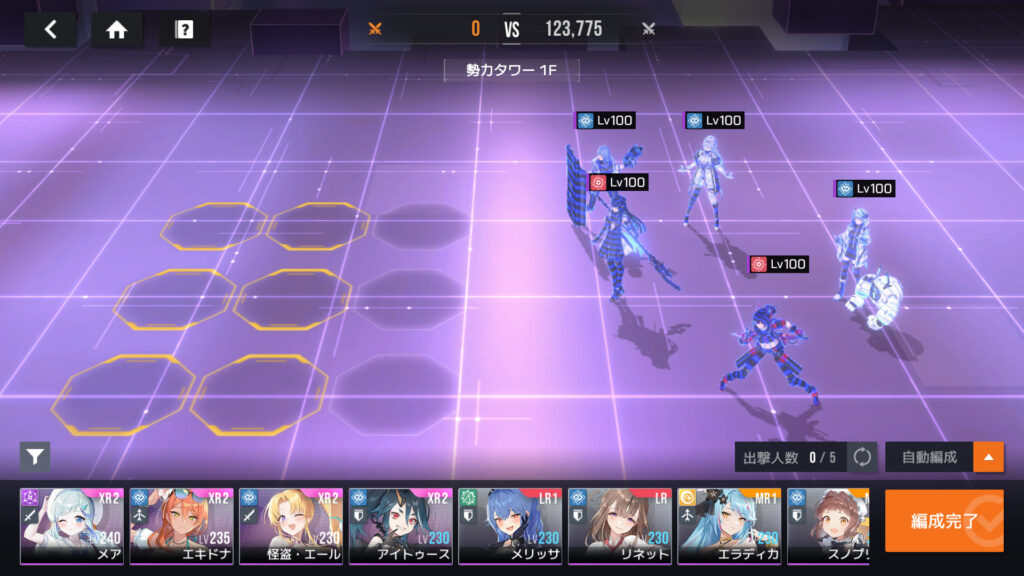Return to the home screen
Viewport: 1024px width, 576px height.
[116, 30]
